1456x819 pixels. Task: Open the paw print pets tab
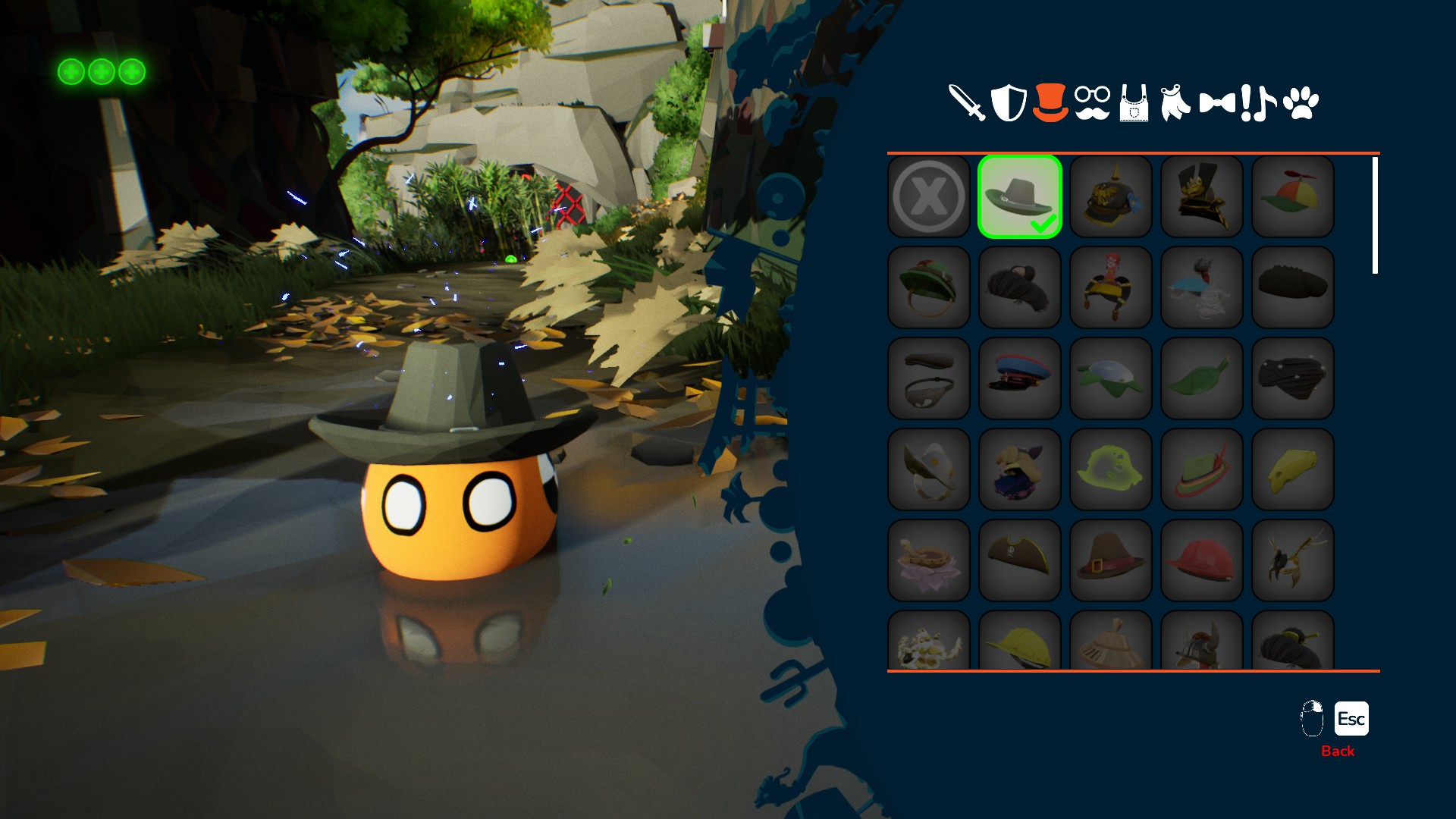pos(1301,103)
